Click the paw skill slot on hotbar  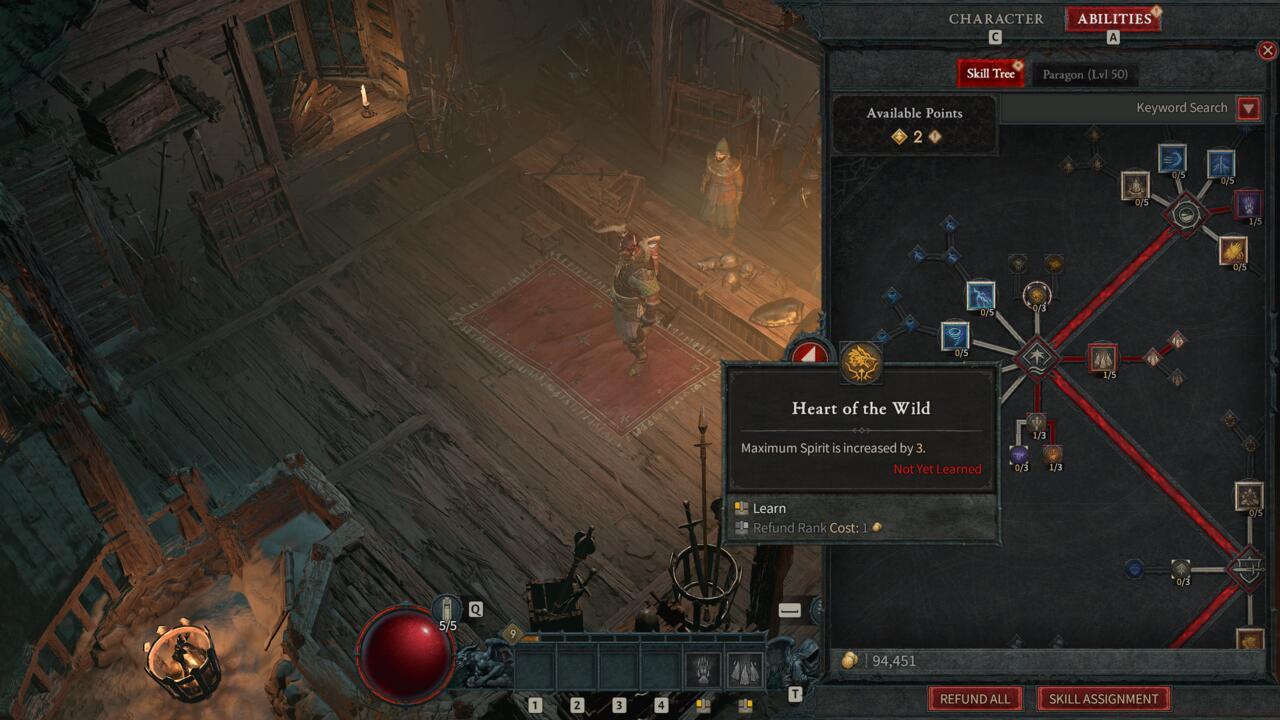coord(702,669)
